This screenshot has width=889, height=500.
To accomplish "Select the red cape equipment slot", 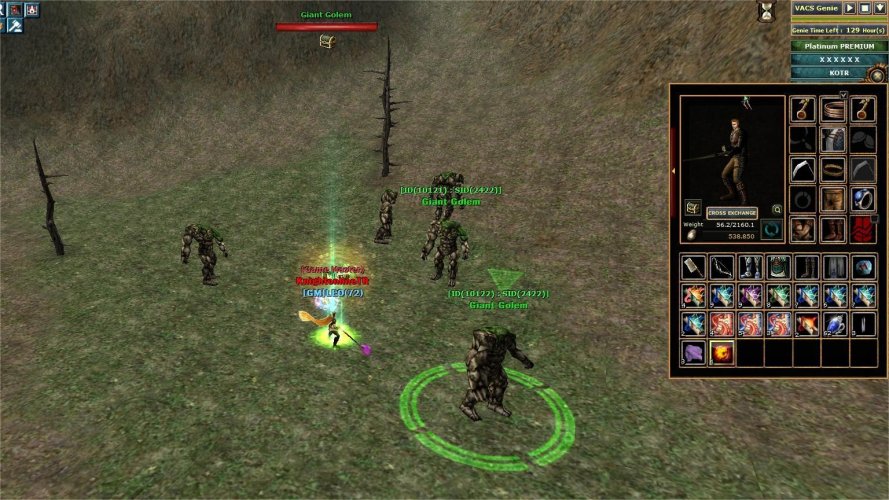I will click(863, 230).
